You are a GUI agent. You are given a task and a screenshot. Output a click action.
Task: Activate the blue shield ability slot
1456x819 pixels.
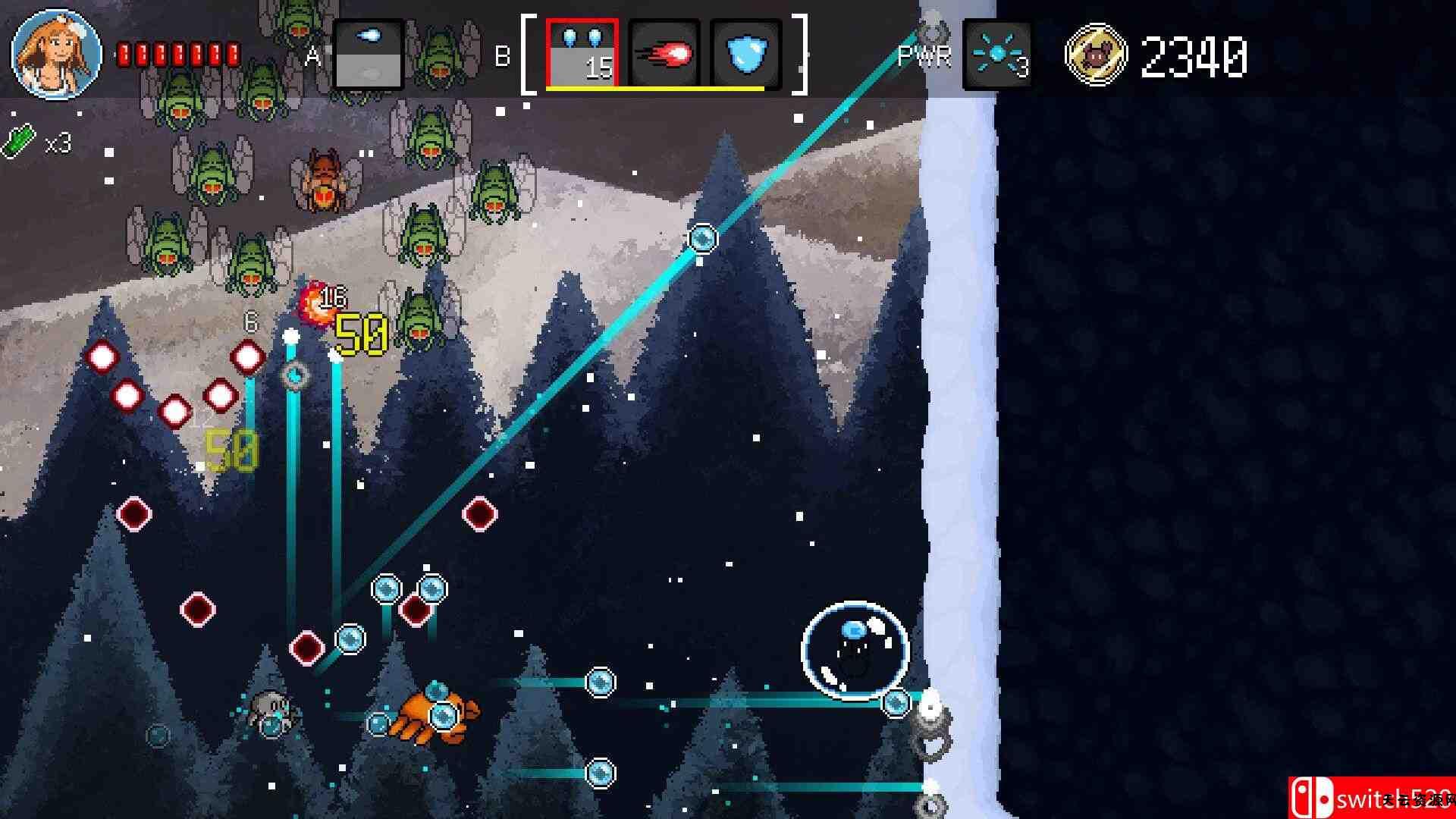(x=745, y=54)
